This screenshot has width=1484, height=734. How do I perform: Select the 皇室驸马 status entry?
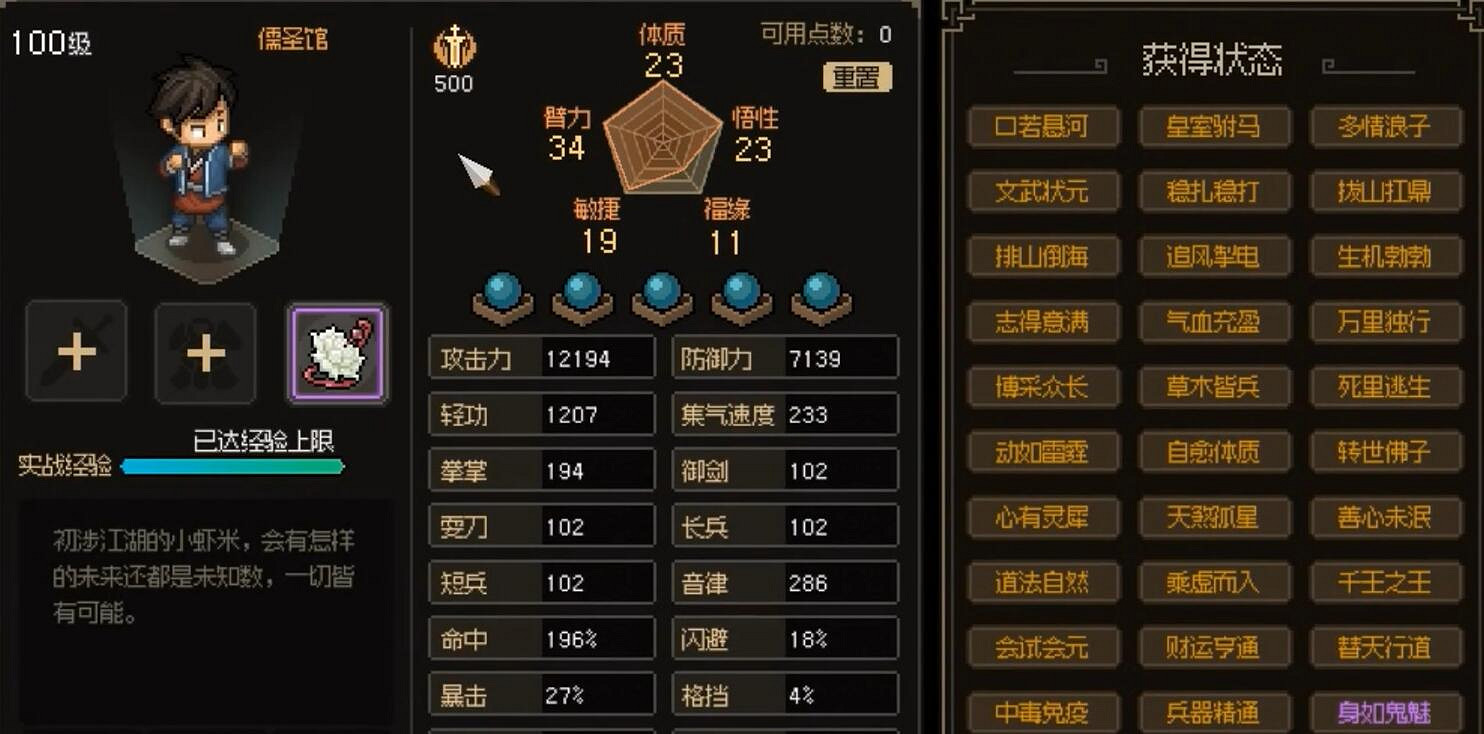click(x=1214, y=126)
